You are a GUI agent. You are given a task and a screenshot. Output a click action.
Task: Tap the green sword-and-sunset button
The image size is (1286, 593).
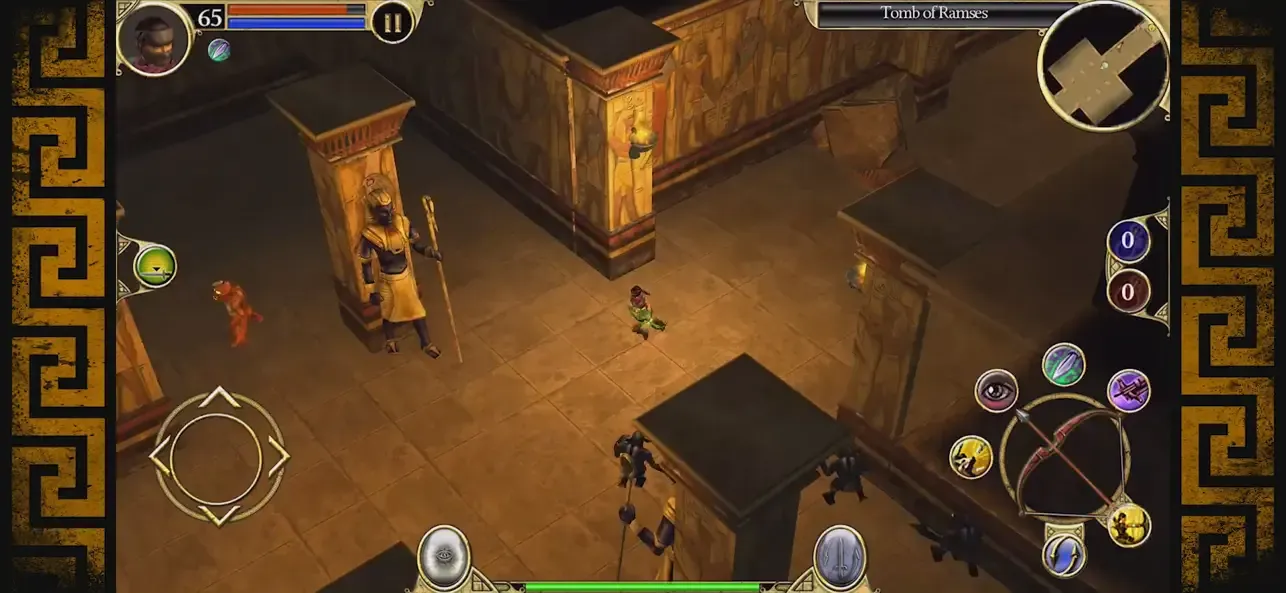155,266
